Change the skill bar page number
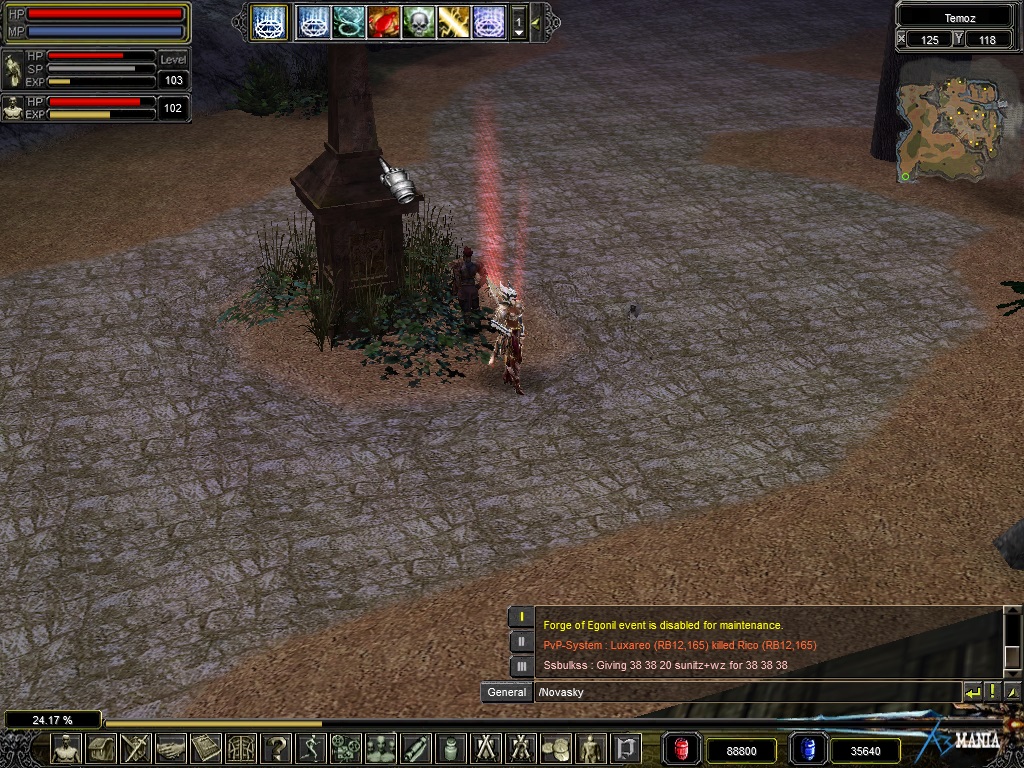The width and height of the screenshot is (1024, 768). tap(518, 21)
